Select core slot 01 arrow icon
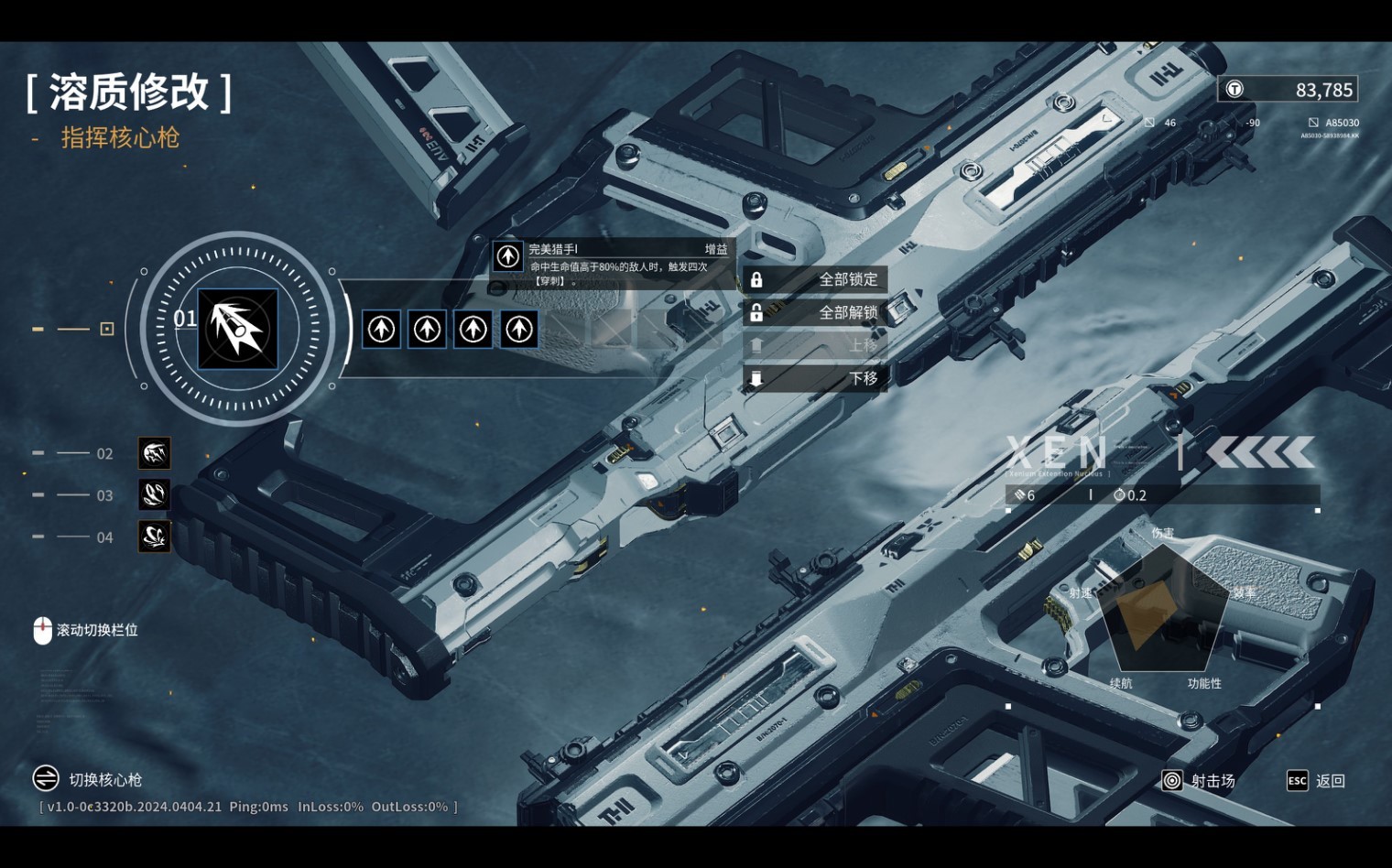The width and height of the screenshot is (1392, 868). point(238,329)
